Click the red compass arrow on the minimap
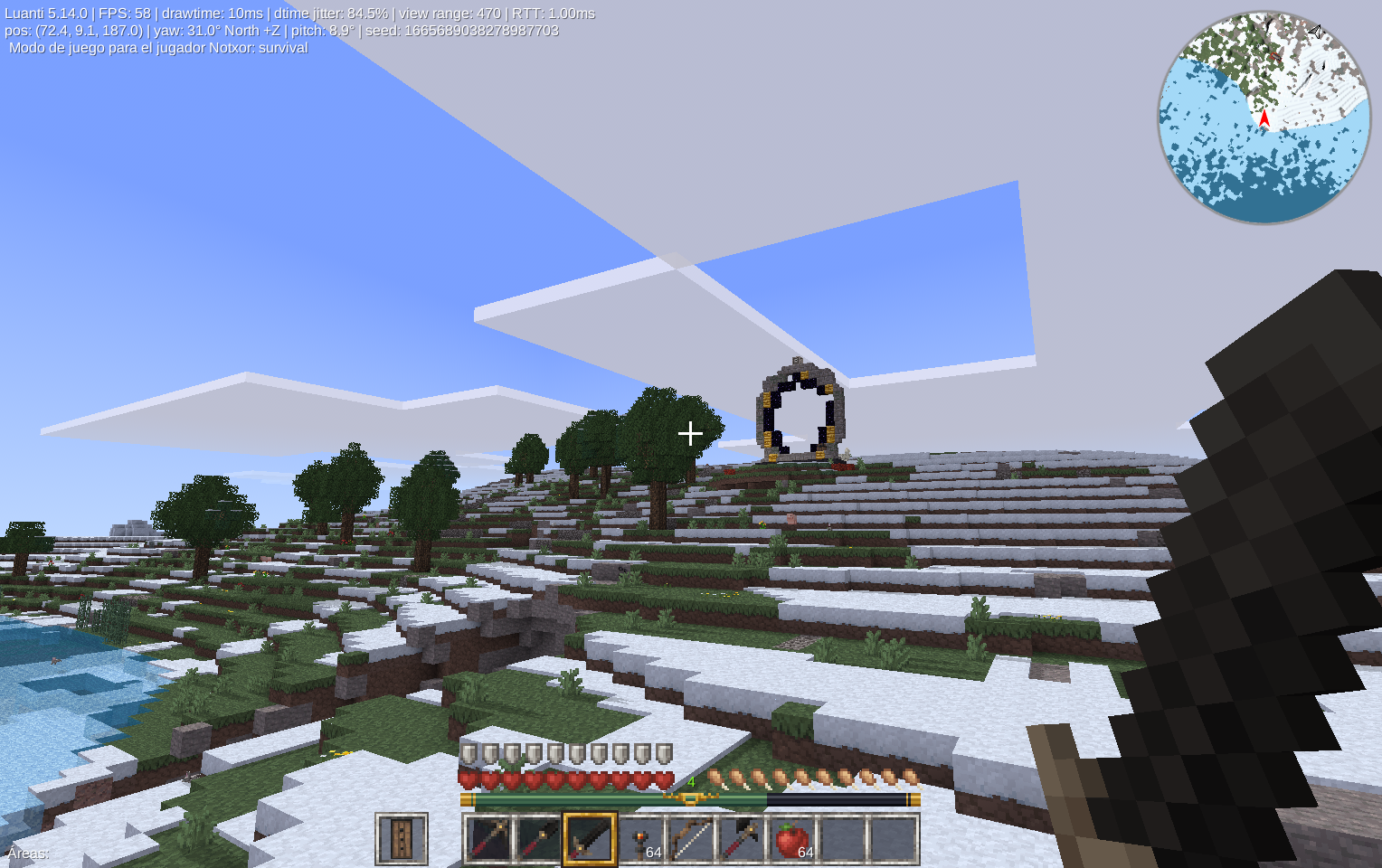The image size is (1382, 868). click(x=1264, y=118)
